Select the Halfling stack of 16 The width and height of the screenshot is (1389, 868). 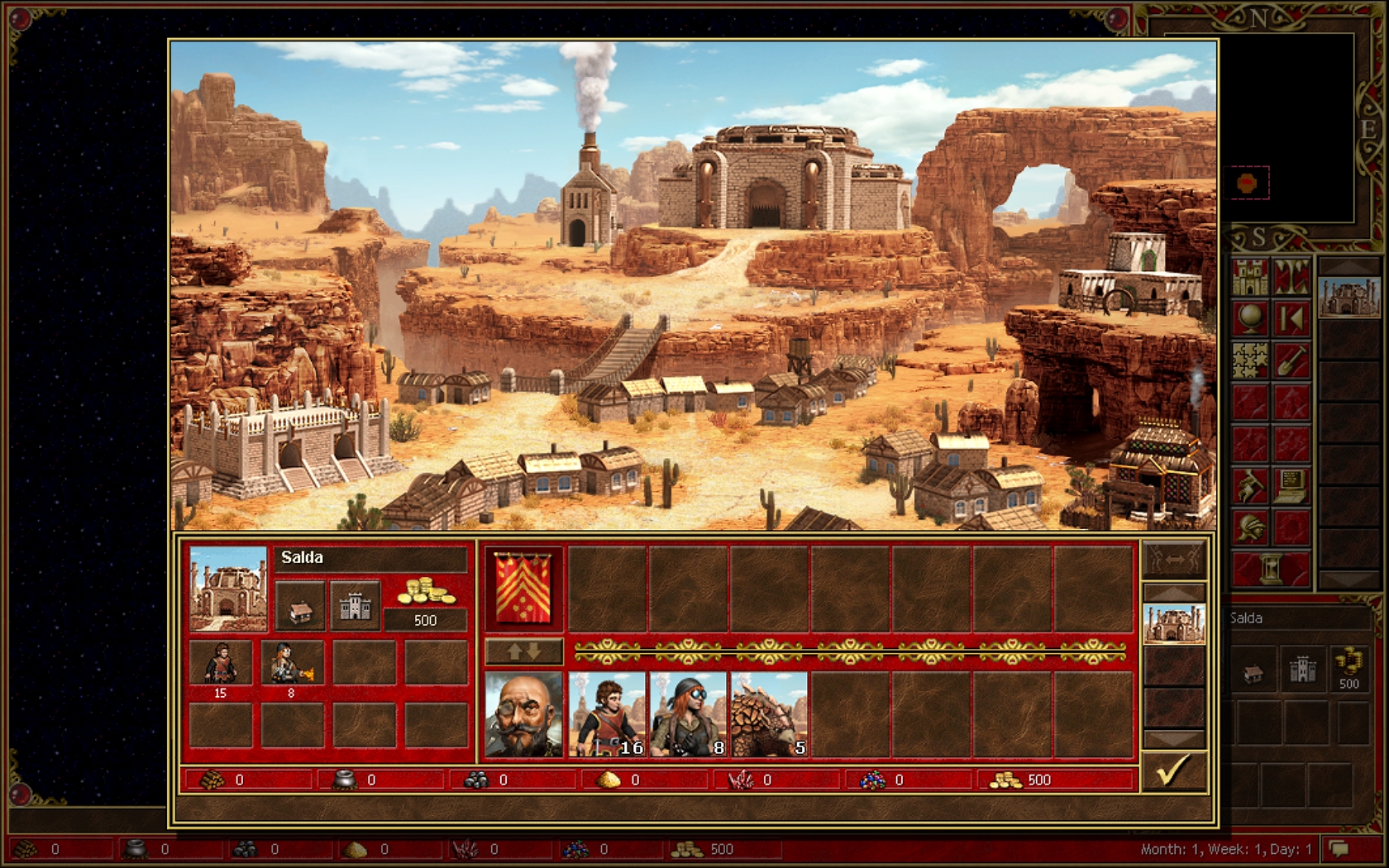pyautogui.click(x=607, y=714)
